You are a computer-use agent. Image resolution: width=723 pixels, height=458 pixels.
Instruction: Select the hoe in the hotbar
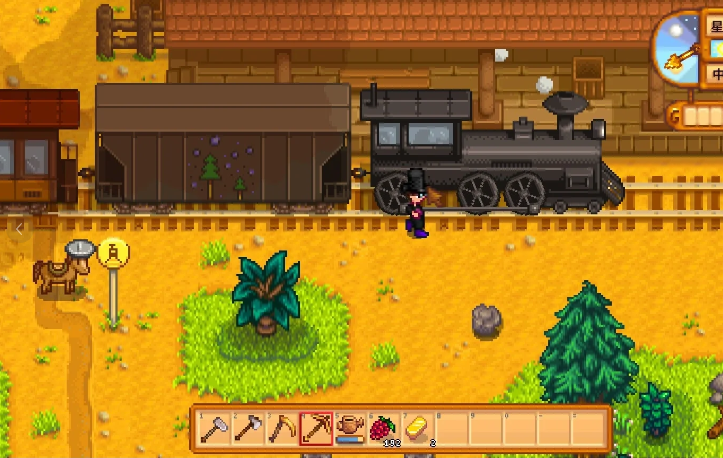coord(215,428)
